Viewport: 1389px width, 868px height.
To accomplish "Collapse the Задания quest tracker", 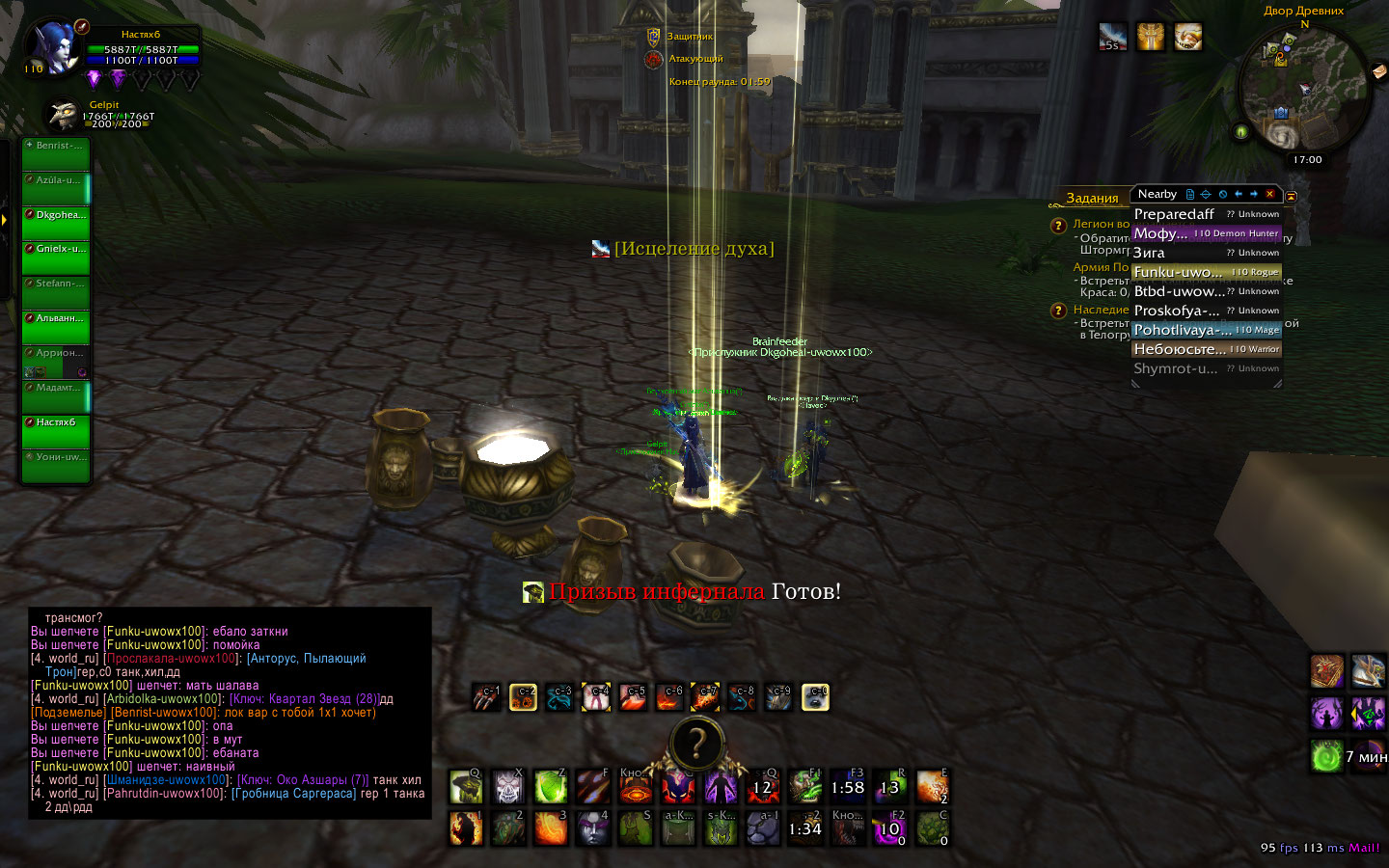I will point(1292,197).
